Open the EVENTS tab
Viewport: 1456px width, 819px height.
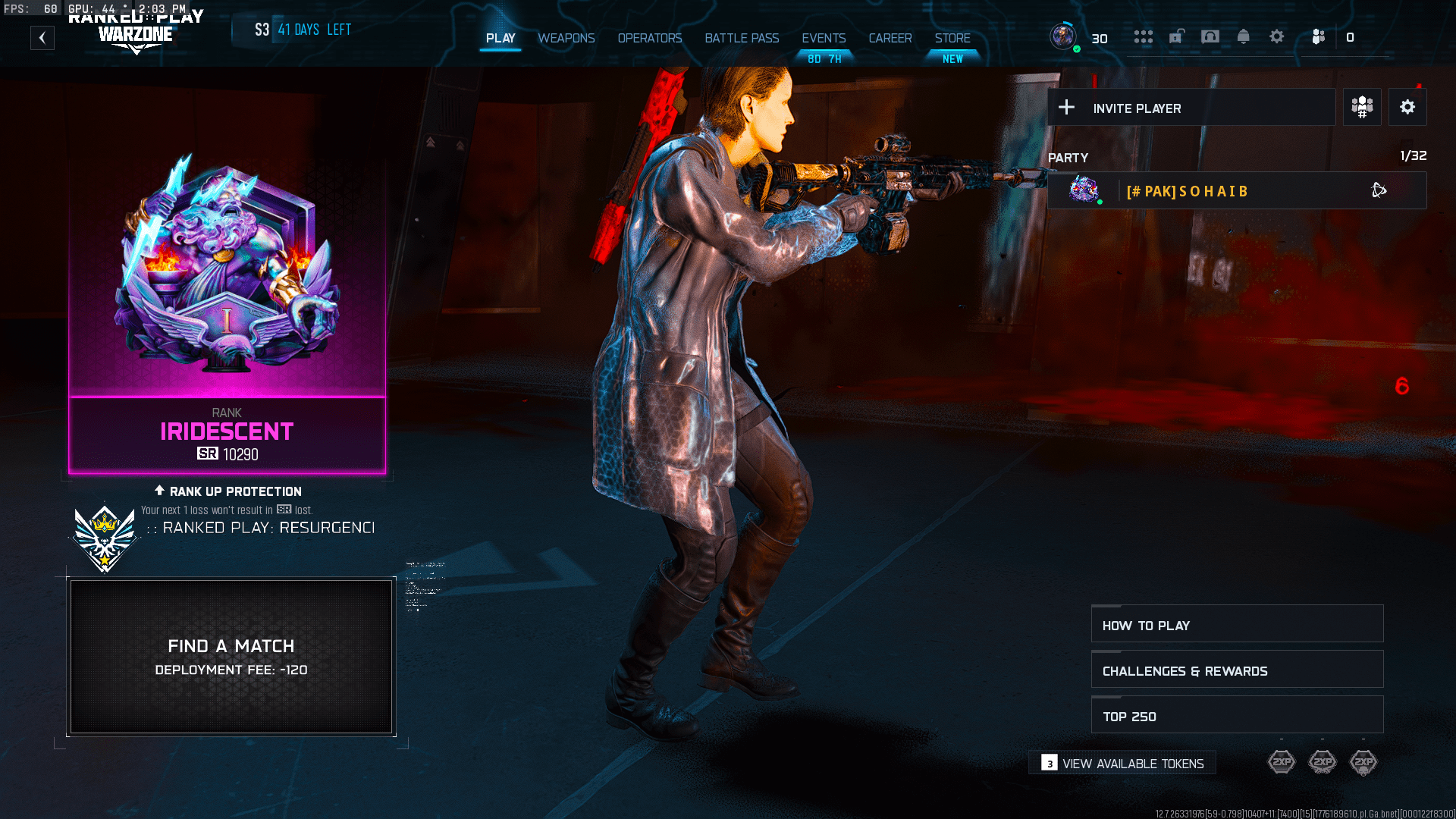[x=824, y=38]
